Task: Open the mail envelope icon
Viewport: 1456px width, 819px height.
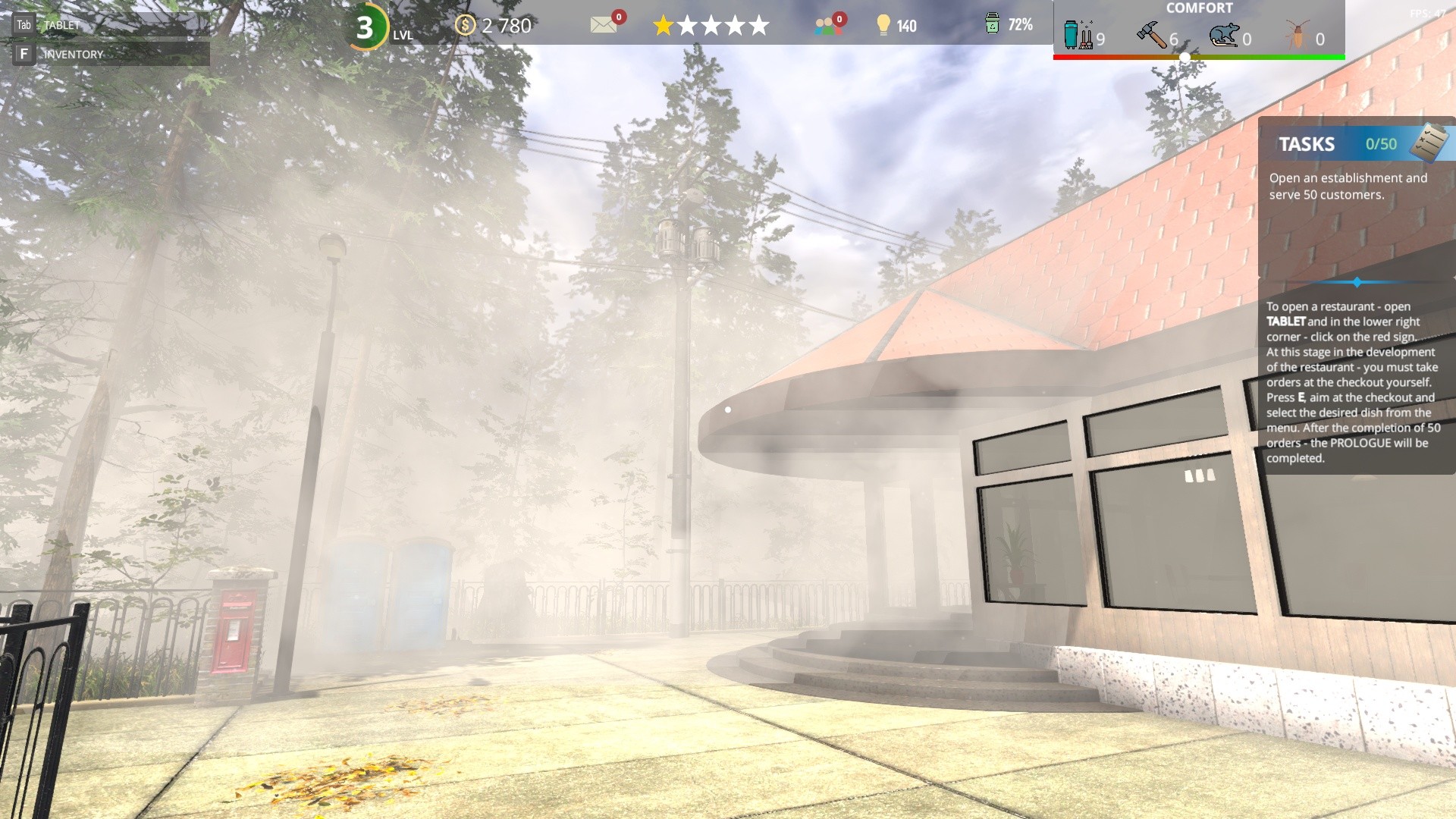Action: (x=603, y=26)
